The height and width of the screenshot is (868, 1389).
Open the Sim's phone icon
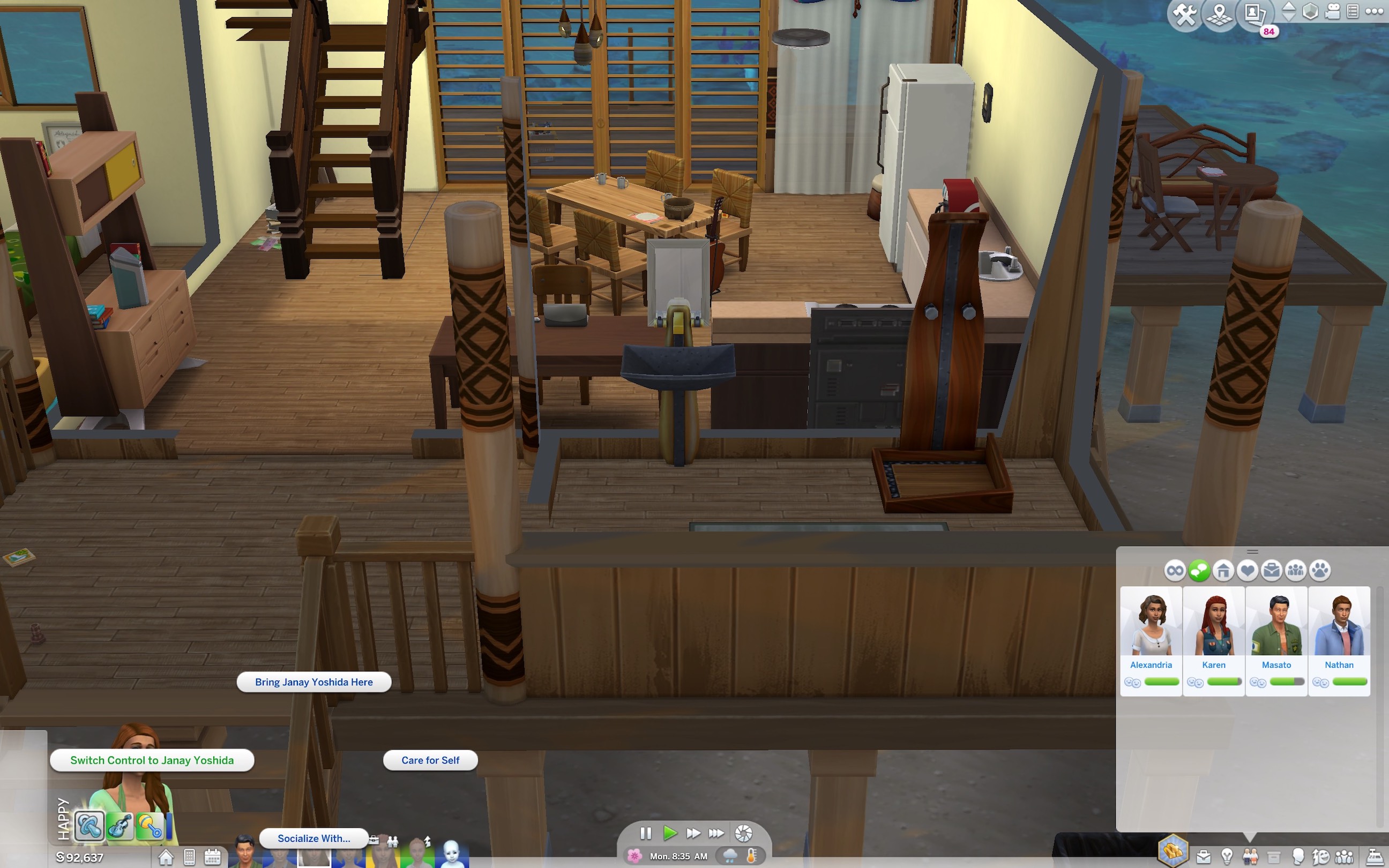coord(190,858)
